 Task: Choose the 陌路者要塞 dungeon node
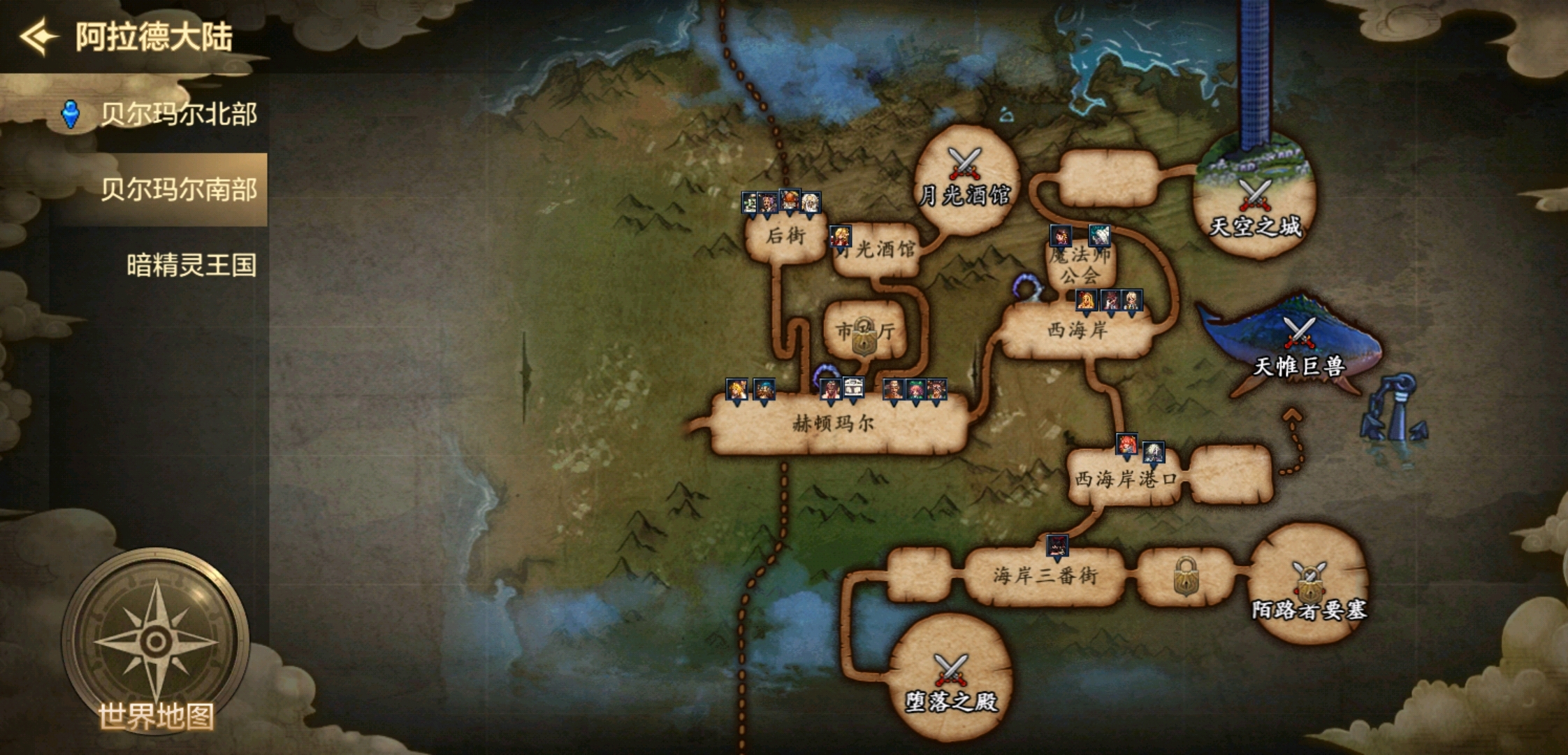pyautogui.click(x=1309, y=586)
